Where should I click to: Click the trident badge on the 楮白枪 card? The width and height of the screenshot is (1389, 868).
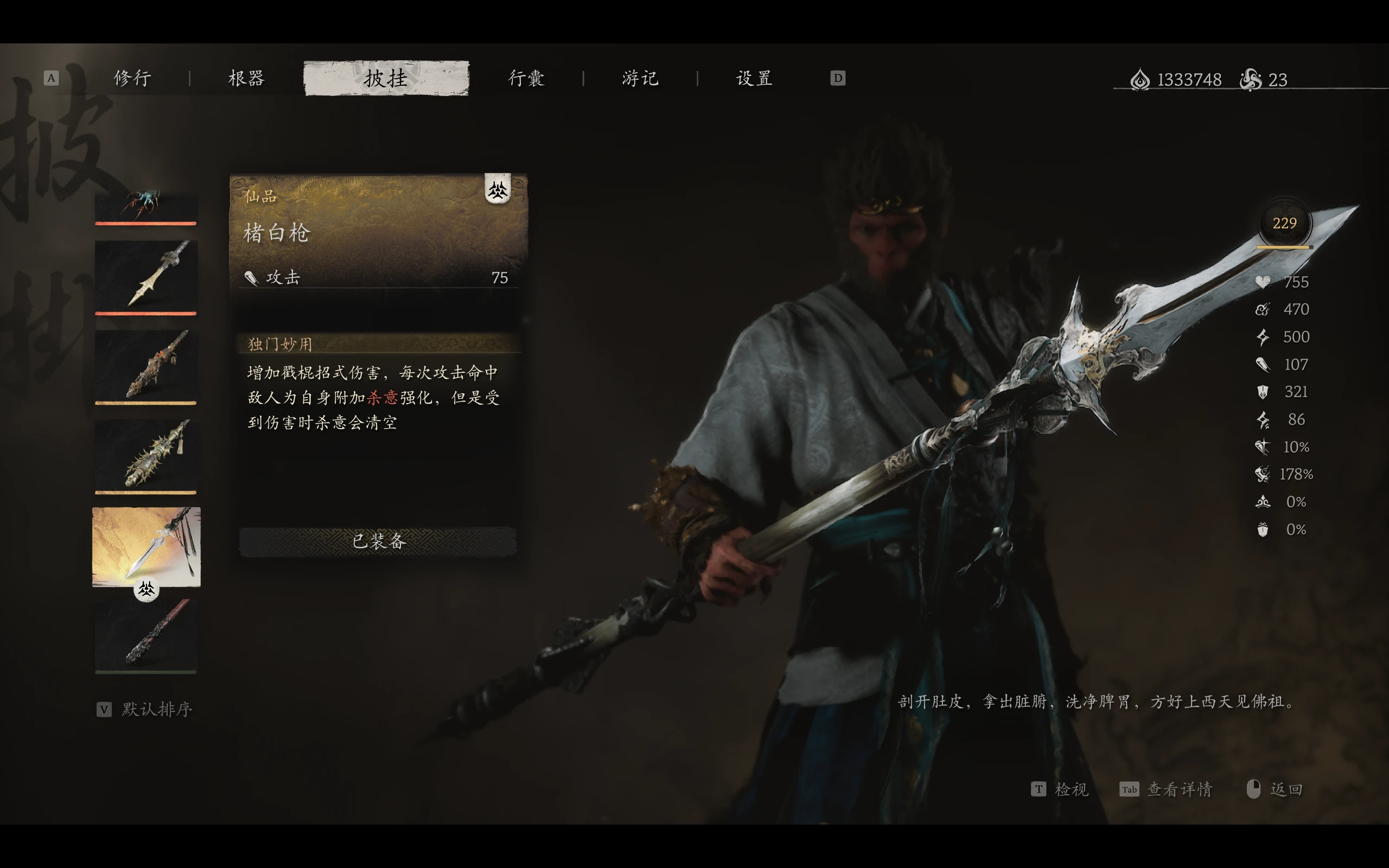[x=499, y=192]
